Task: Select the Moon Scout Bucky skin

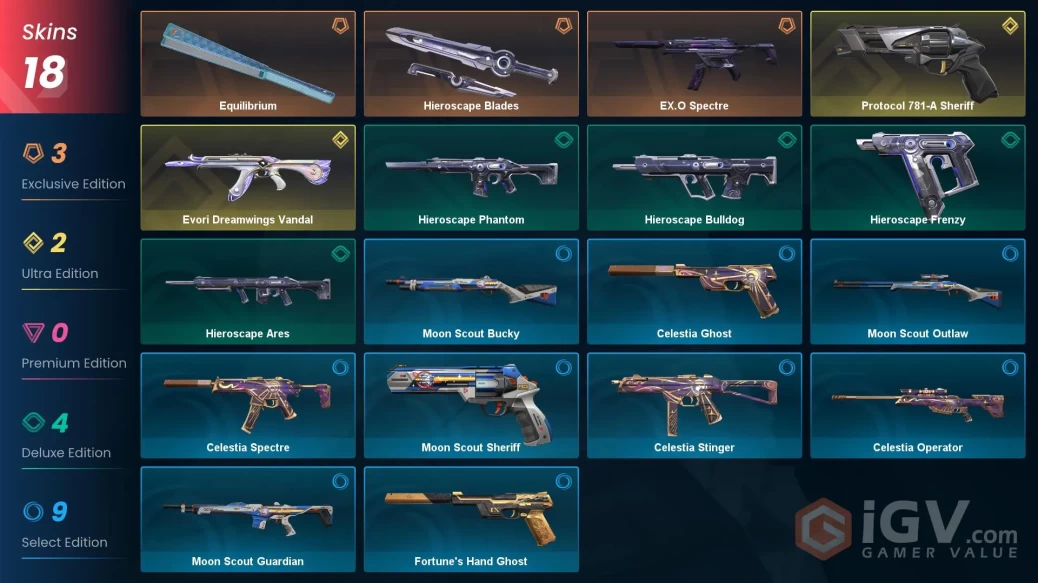Action: pos(471,292)
